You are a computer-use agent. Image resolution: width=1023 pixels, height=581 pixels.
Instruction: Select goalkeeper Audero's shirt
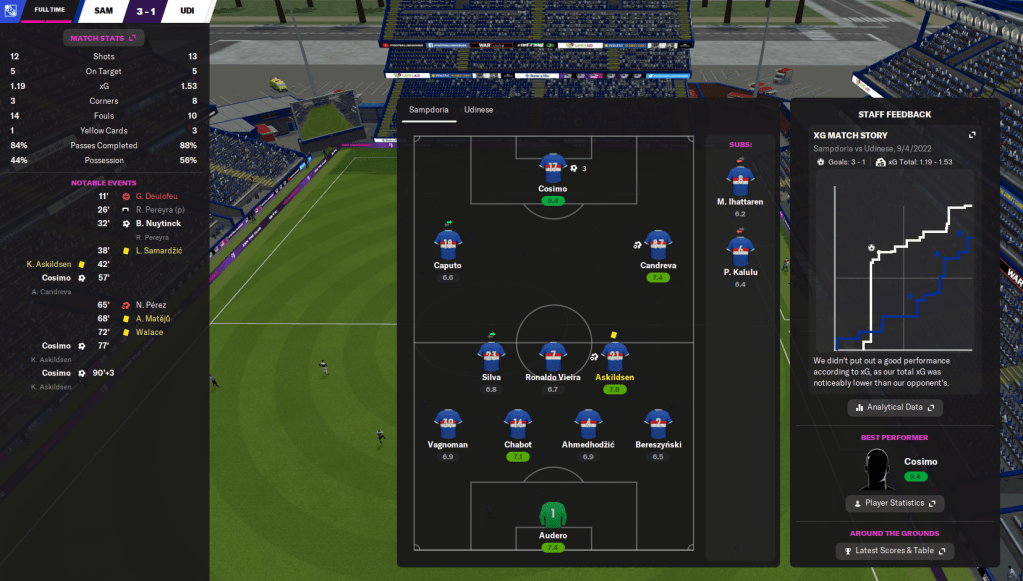[552, 515]
